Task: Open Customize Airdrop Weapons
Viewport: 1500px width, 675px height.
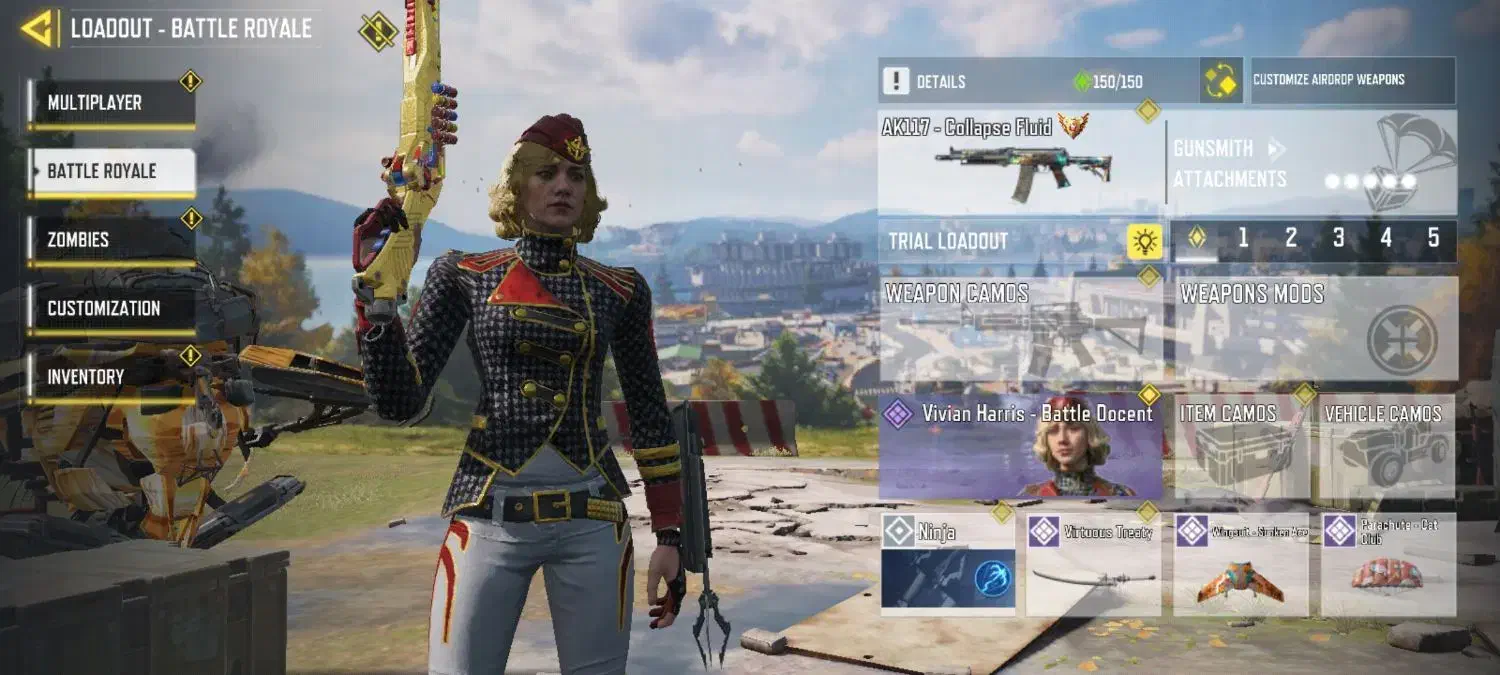Action: click(x=1353, y=80)
